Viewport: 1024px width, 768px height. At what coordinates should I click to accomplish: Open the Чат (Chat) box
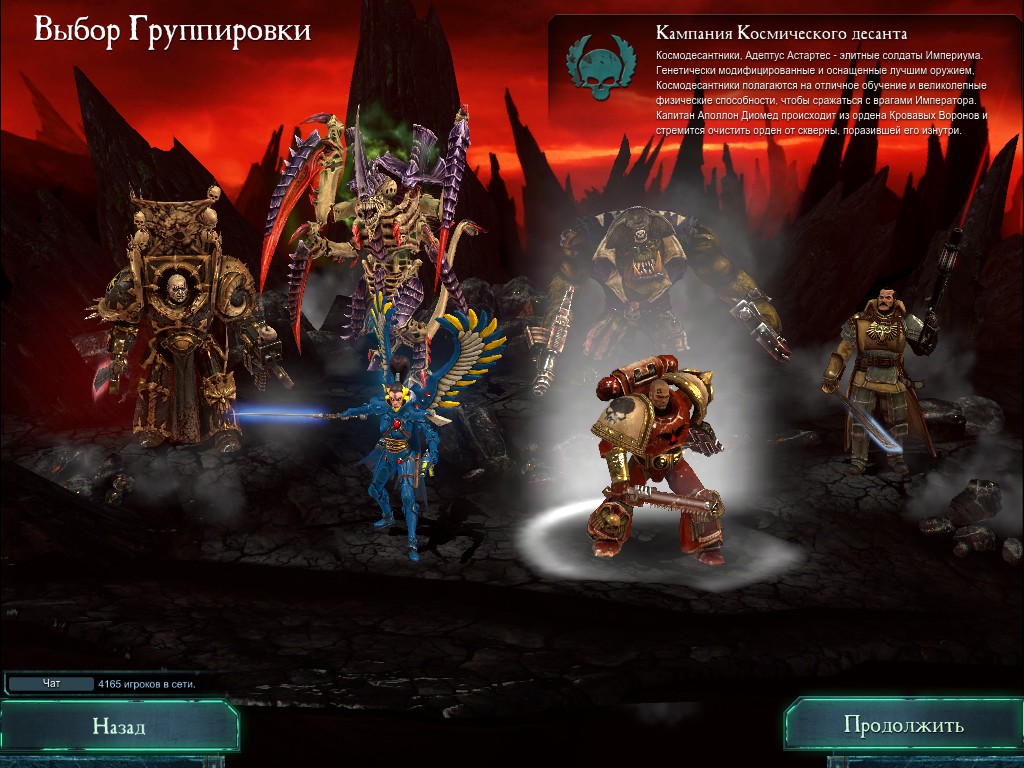click(51, 684)
